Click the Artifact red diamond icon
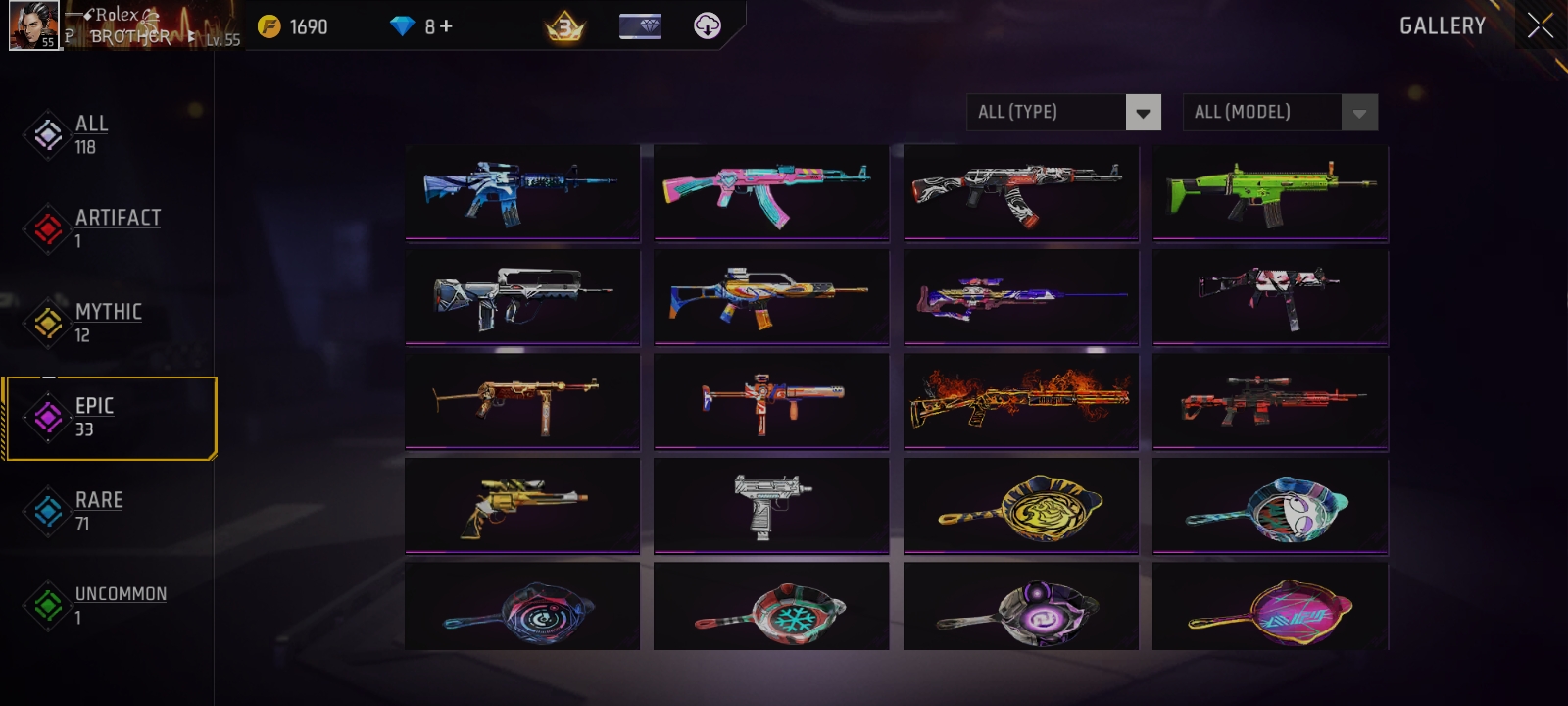1568x706 pixels. pyautogui.click(x=47, y=228)
